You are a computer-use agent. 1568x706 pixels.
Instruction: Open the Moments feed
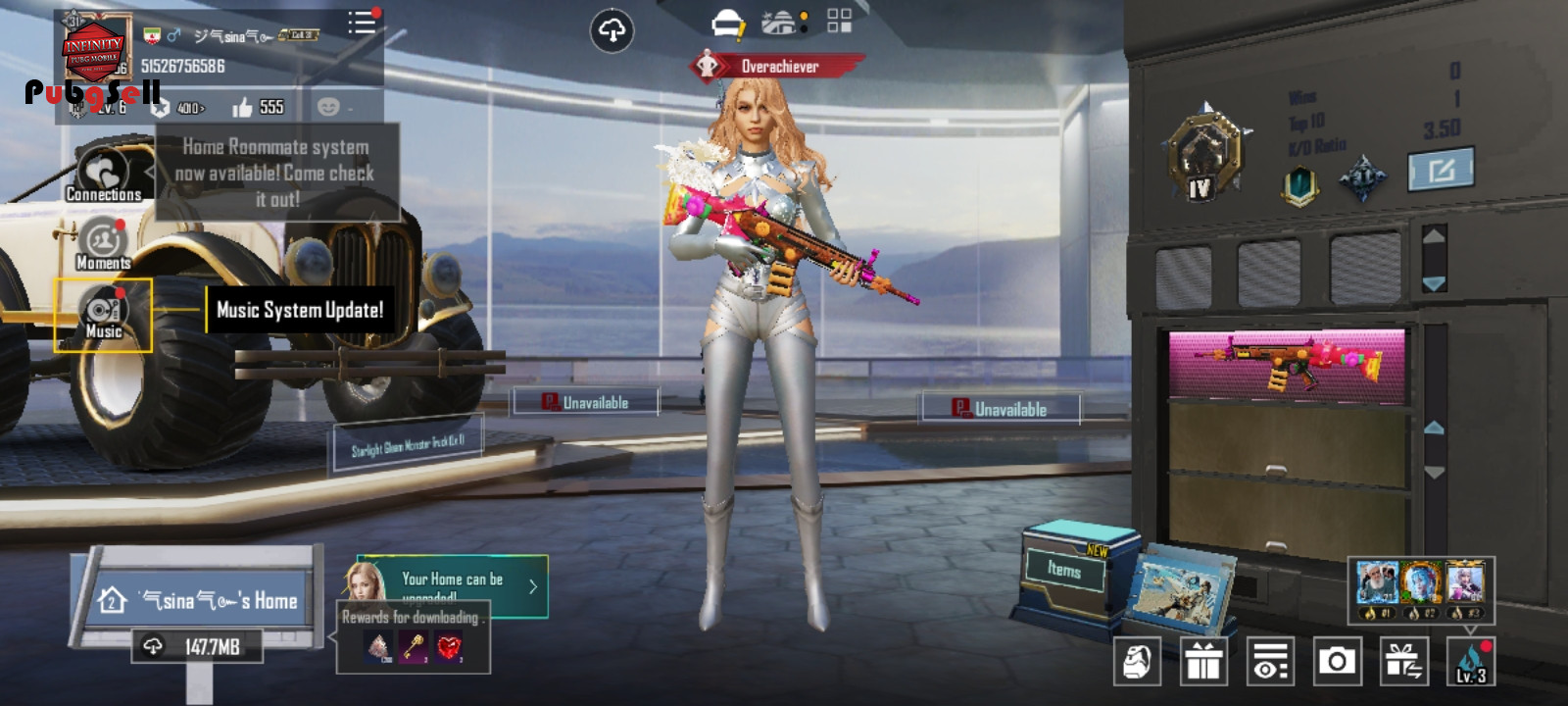tap(103, 244)
